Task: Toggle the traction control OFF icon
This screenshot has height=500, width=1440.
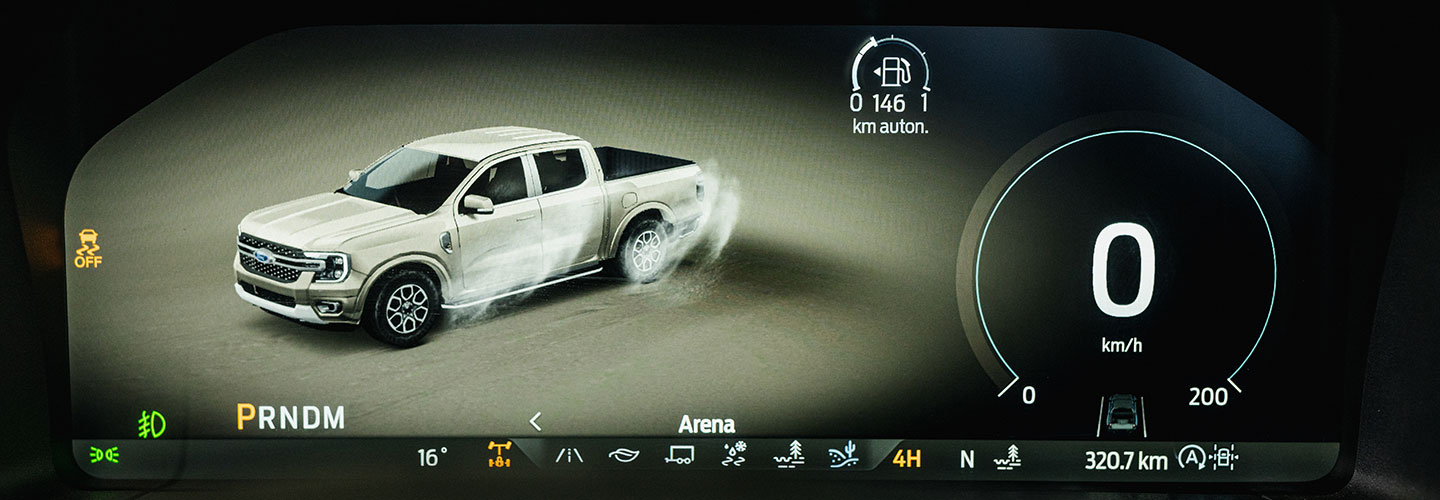Action: click(88, 248)
